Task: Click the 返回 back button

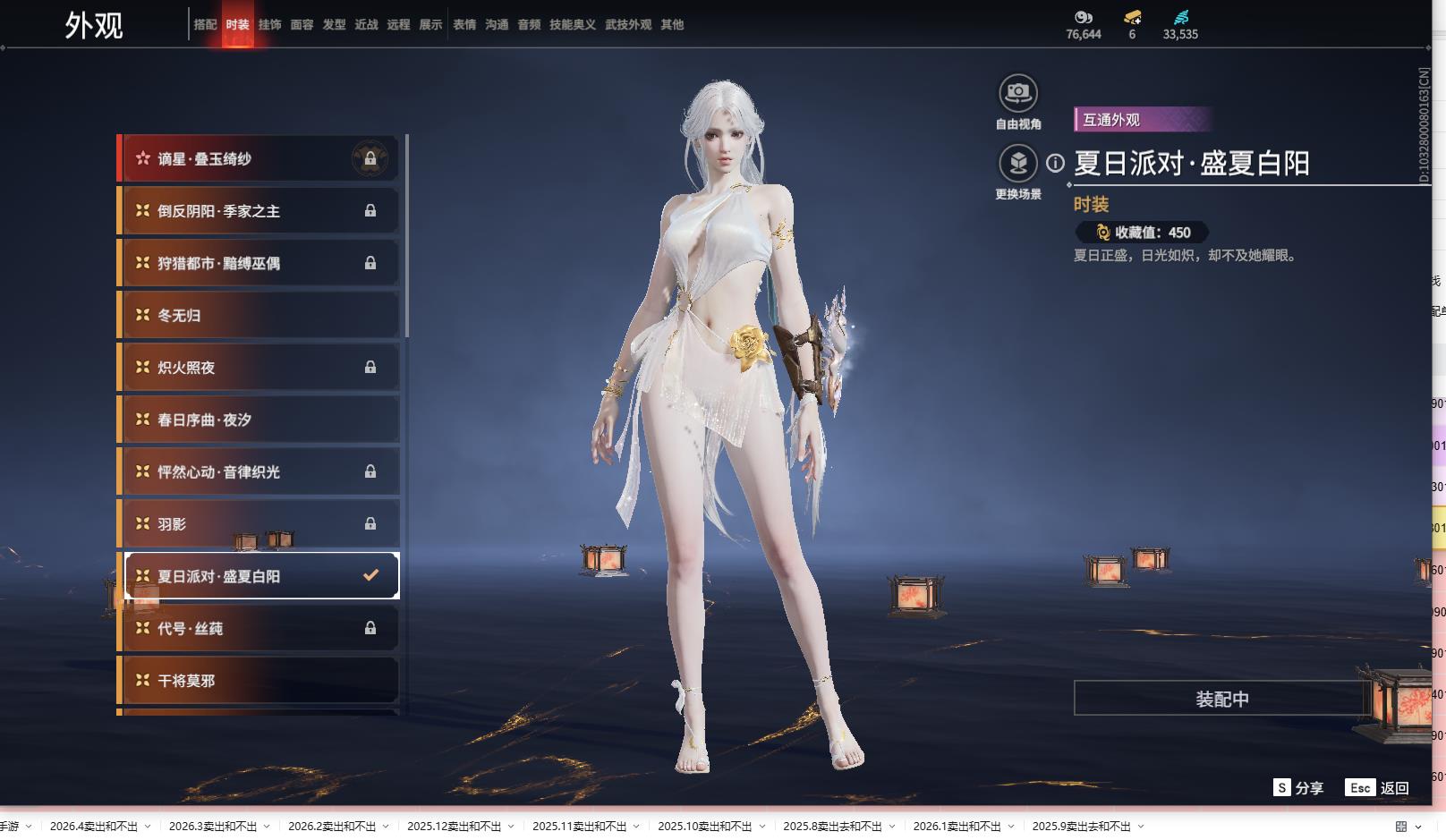Action: pyautogui.click(x=1378, y=788)
